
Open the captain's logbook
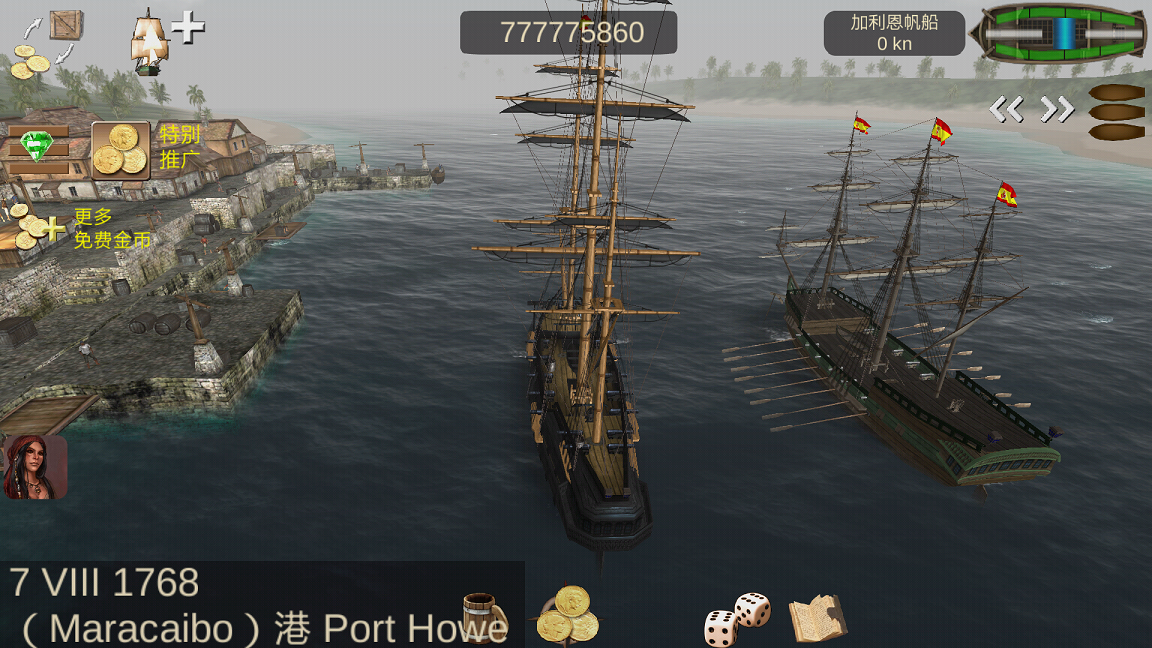pos(817,618)
